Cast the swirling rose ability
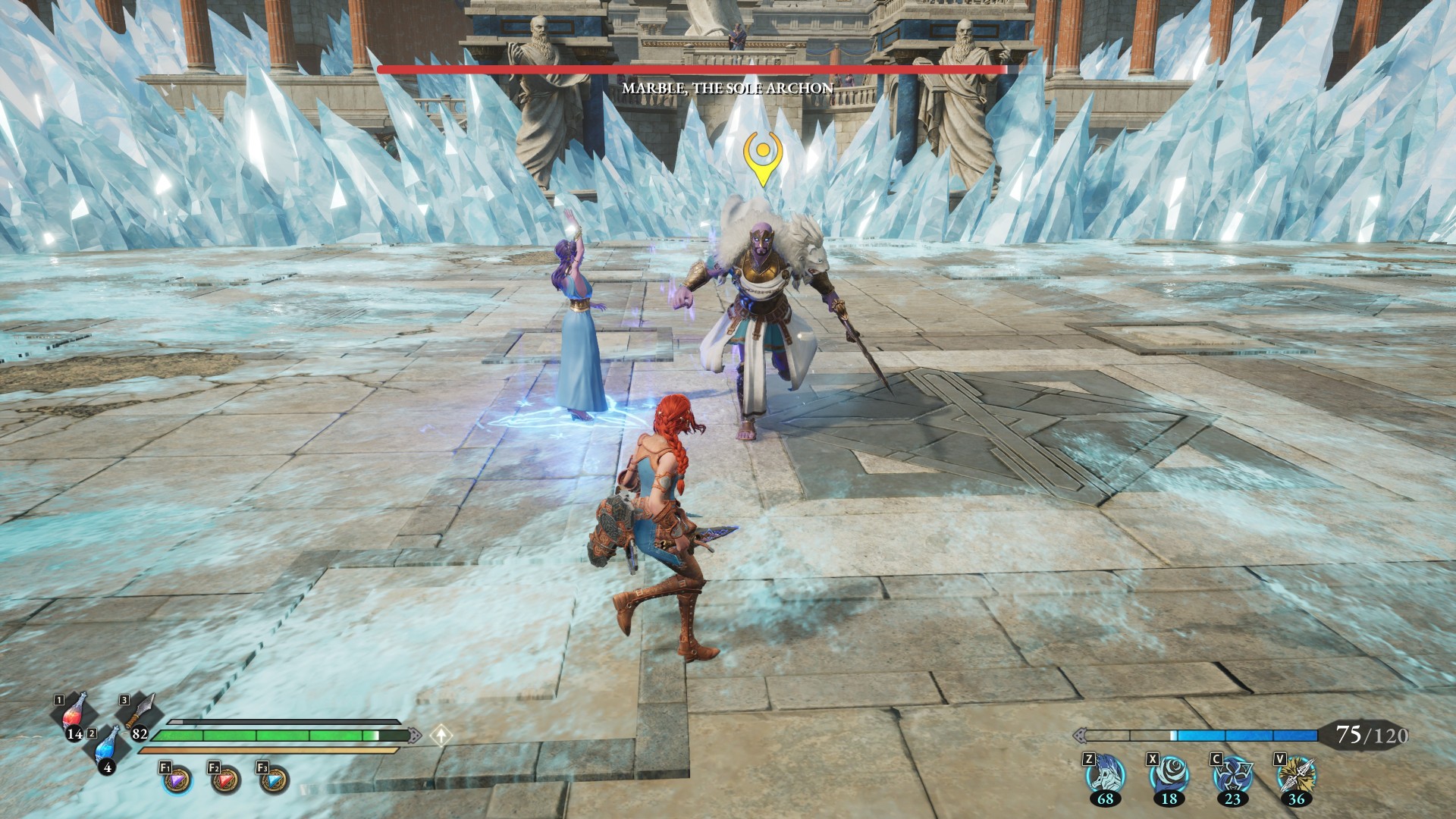 coord(1169,776)
